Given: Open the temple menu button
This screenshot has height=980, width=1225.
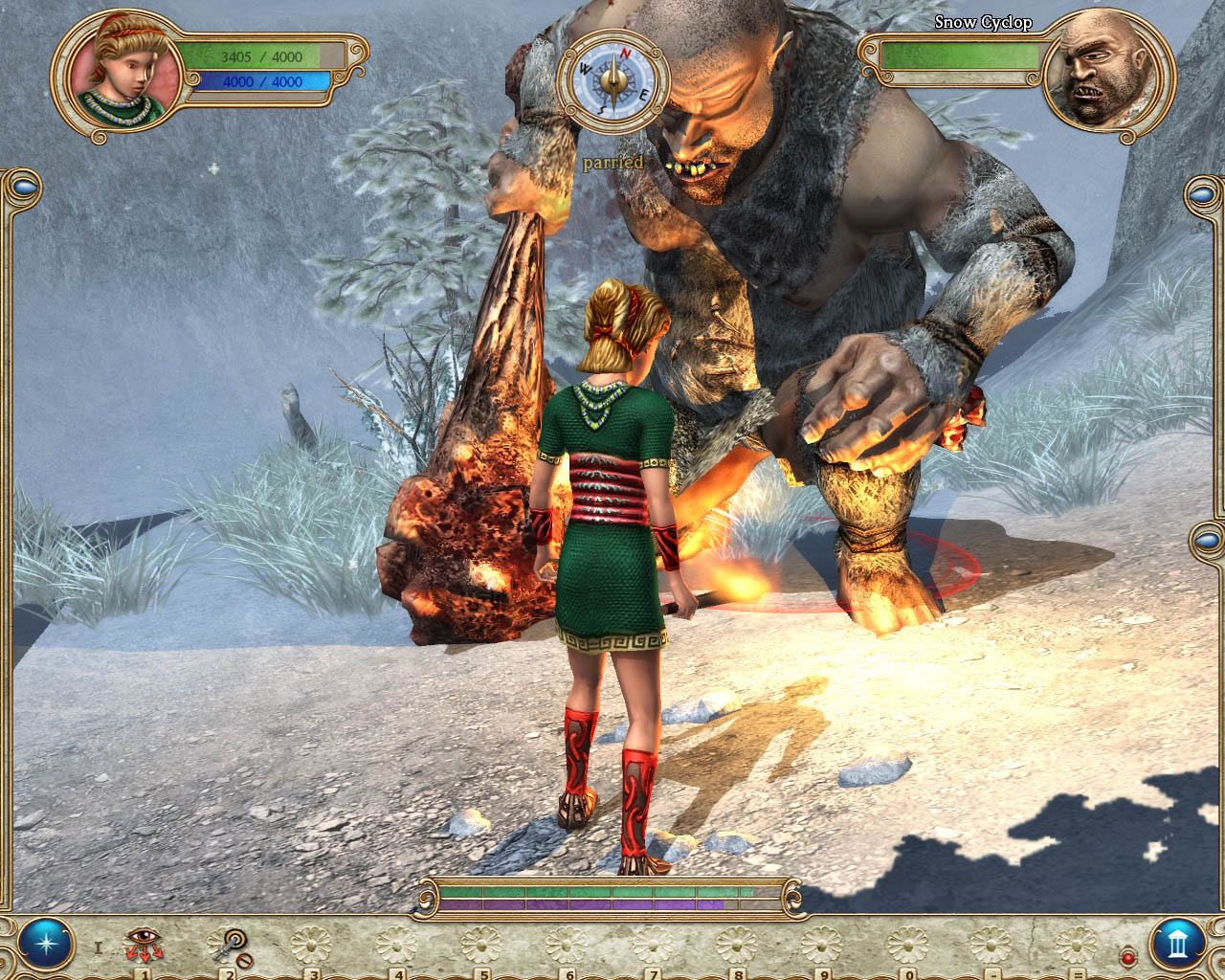Looking at the screenshot, I should [1177, 945].
